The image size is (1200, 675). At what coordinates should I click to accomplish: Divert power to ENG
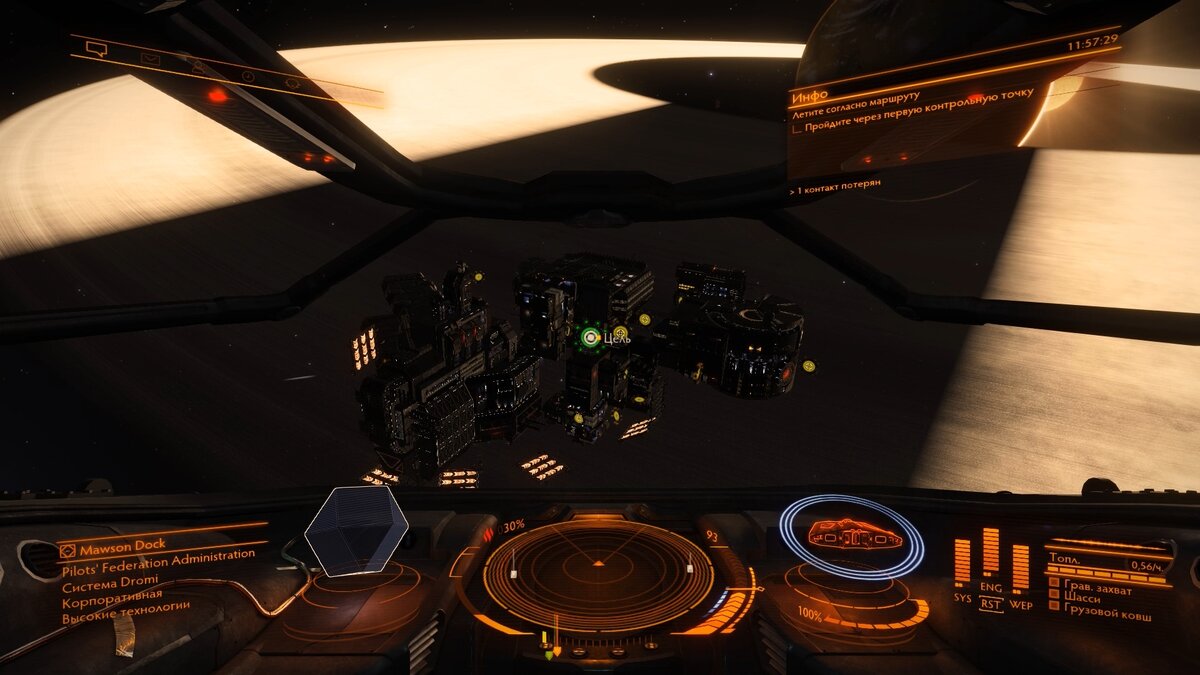point(990,588)
